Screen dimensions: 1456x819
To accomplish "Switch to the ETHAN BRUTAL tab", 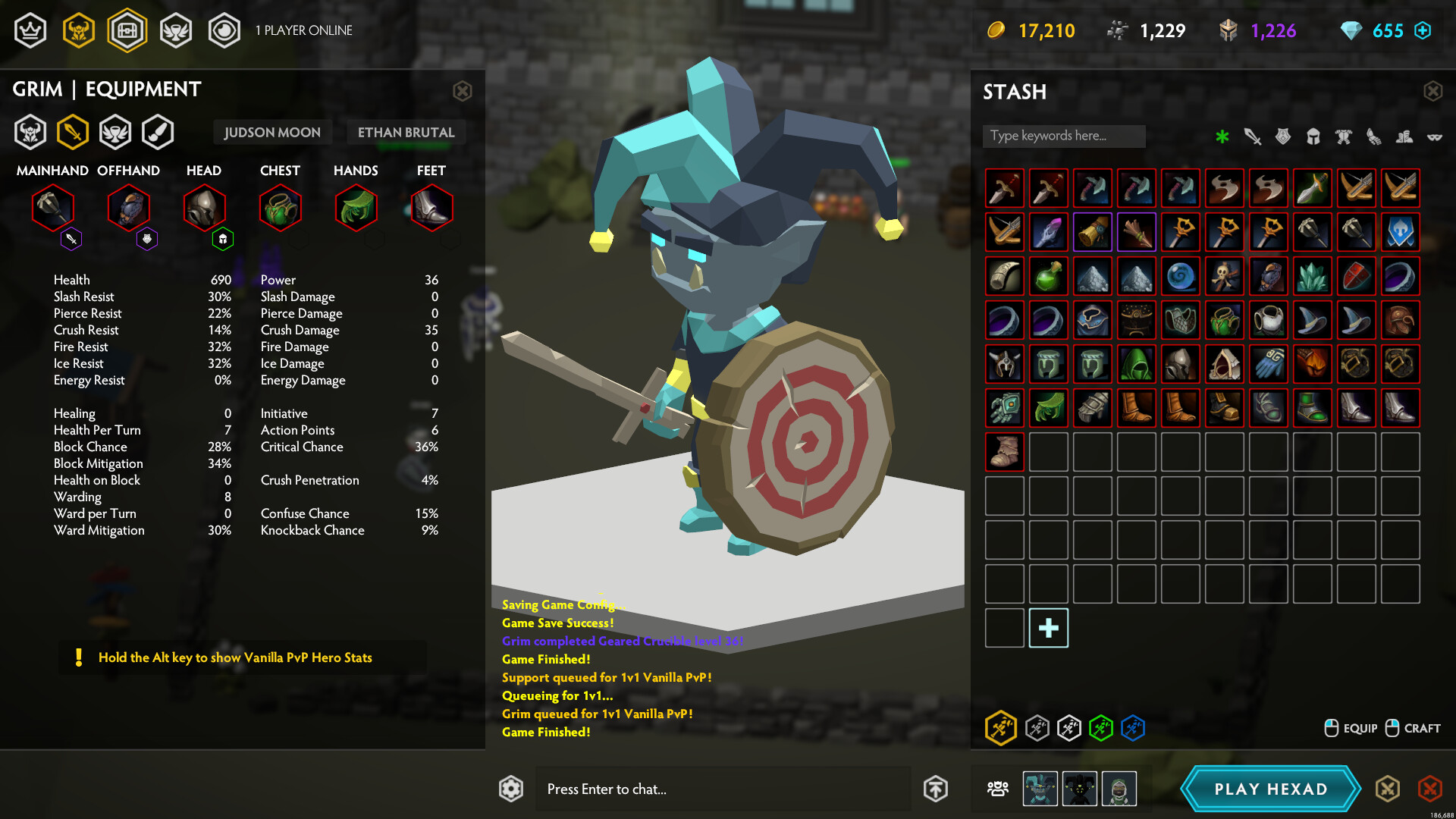I will click(406, 132).
